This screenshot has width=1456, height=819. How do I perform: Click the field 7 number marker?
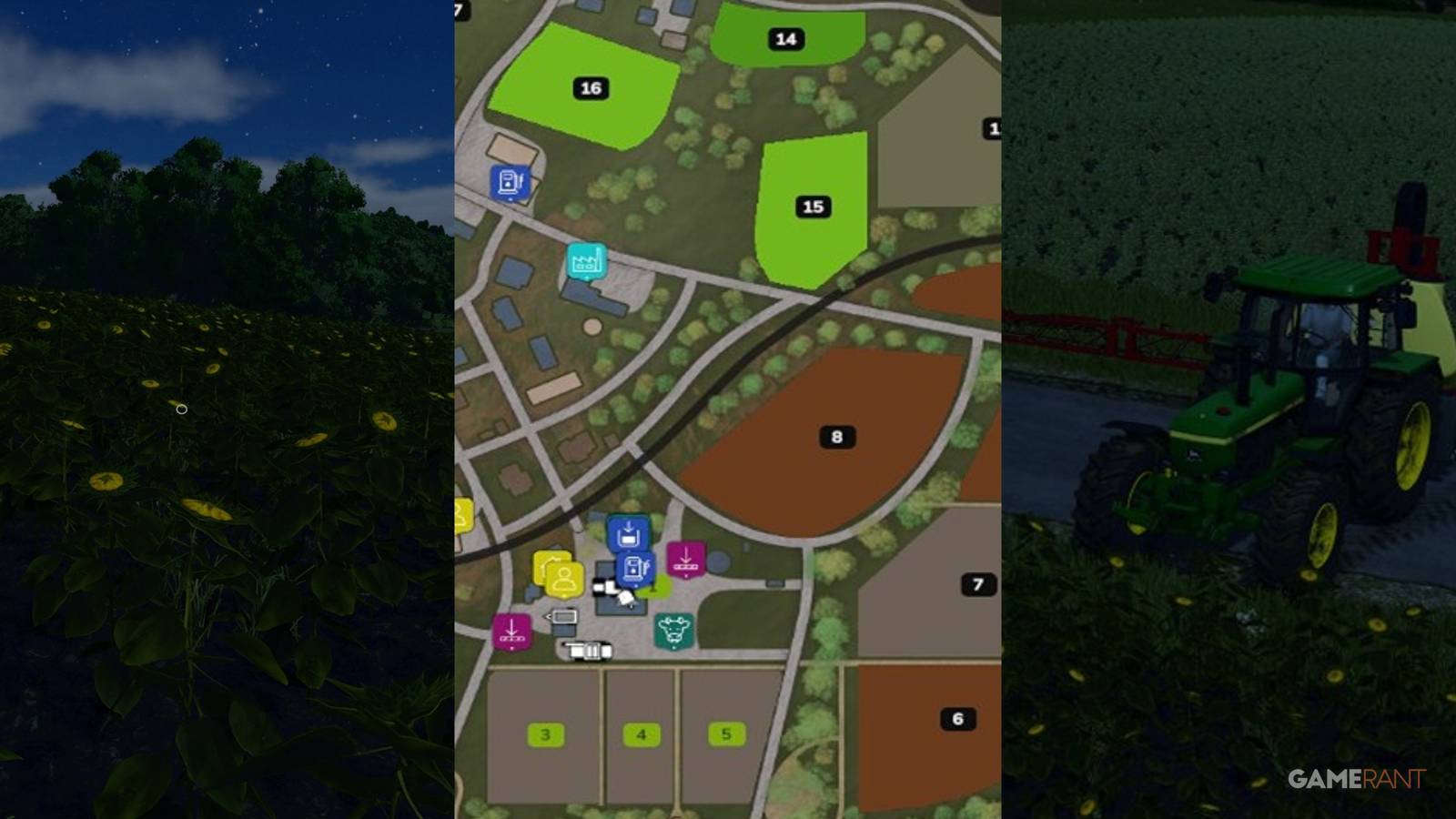[977, 585]
